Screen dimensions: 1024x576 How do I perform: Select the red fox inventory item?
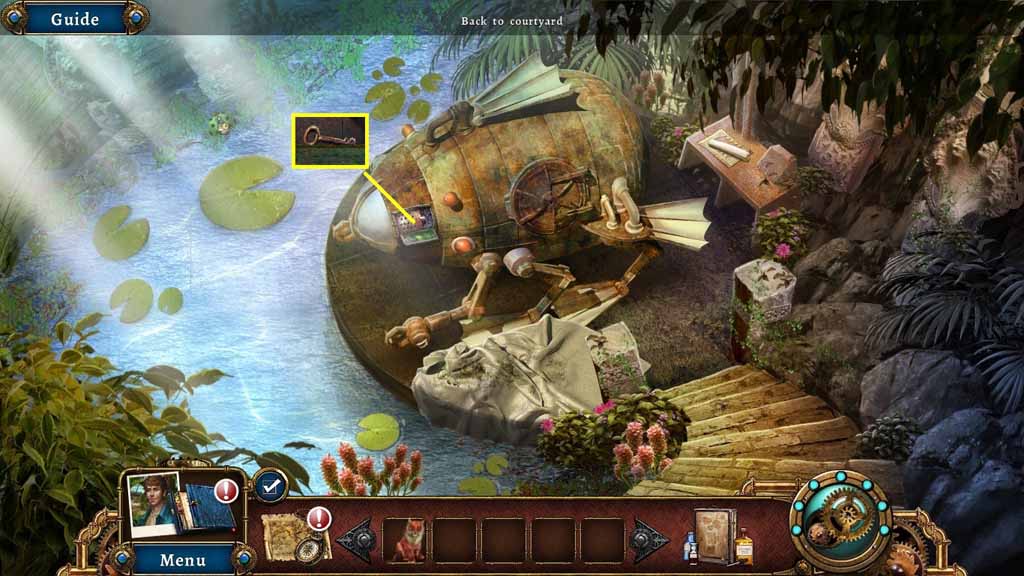pyautogui.click(x=405, y=540)
